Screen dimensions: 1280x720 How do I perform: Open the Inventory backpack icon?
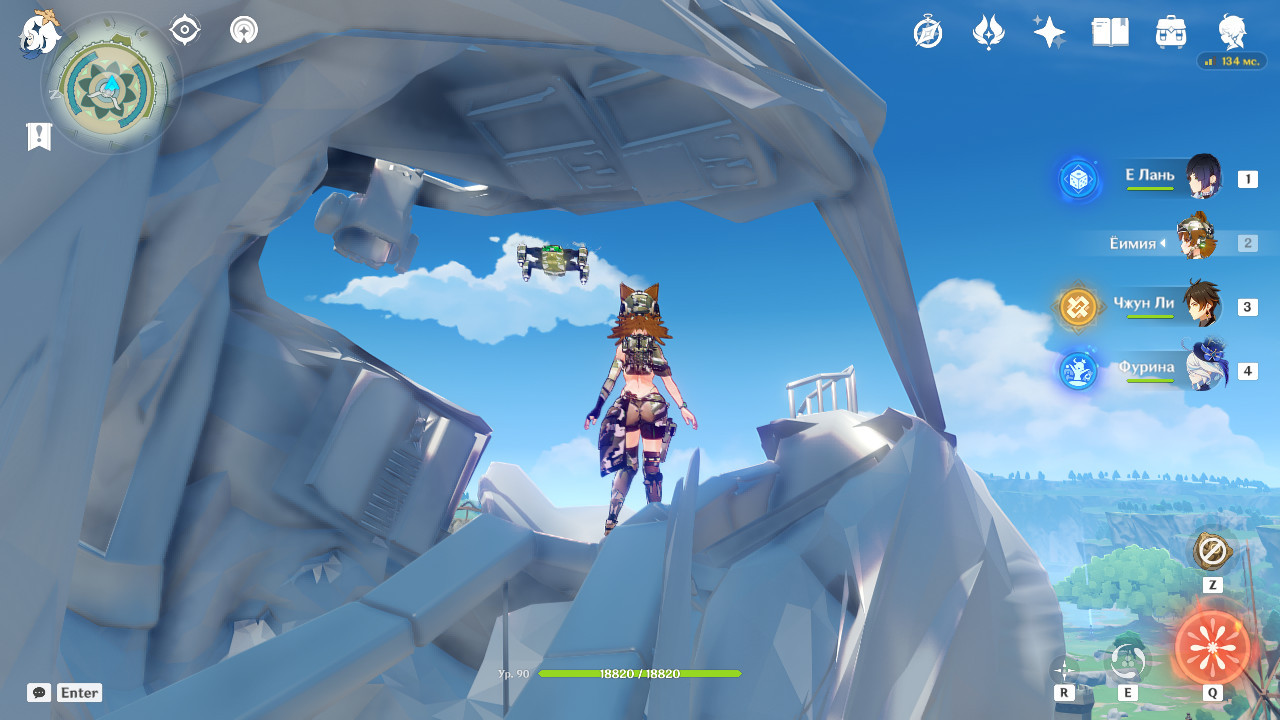1170,32
